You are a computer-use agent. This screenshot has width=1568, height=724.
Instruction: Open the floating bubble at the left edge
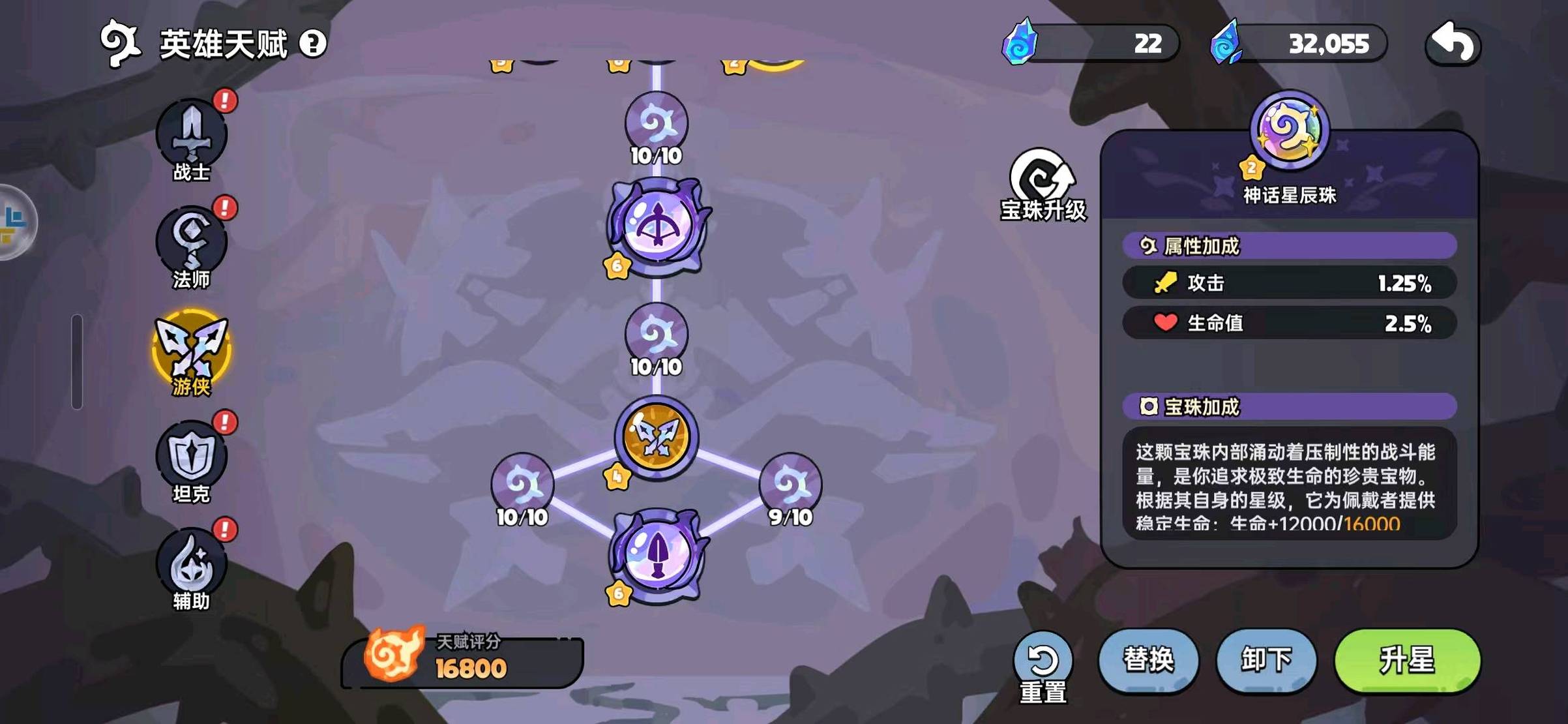[14, 222]
